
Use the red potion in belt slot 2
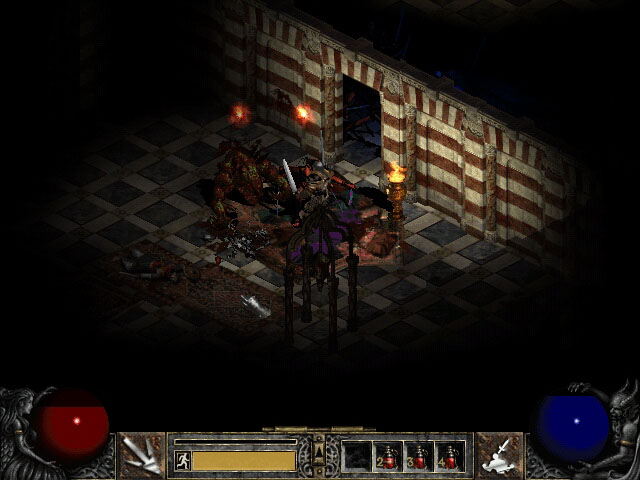pos(388,456)
